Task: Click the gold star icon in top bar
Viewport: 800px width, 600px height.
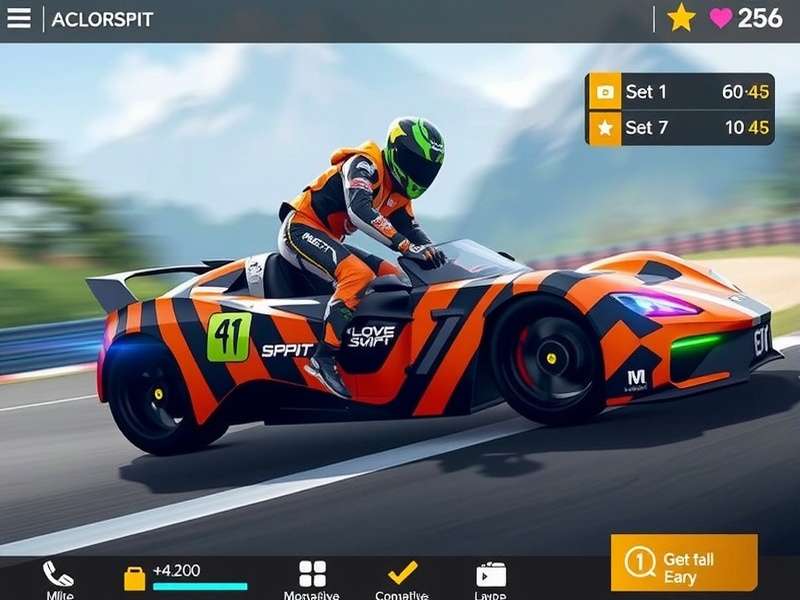Action: point(681,18)
